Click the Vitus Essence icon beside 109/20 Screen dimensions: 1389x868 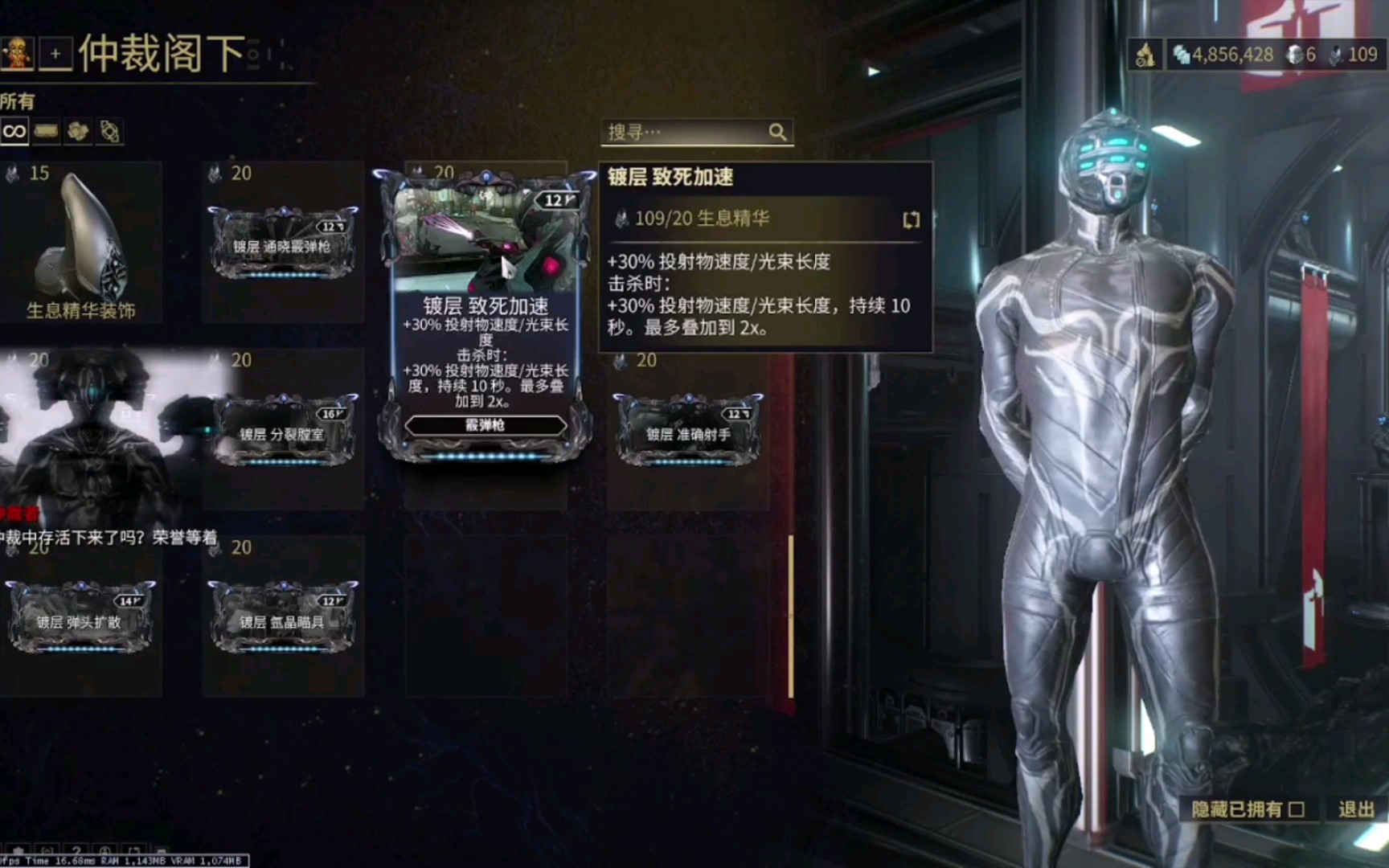coord(621,218)
